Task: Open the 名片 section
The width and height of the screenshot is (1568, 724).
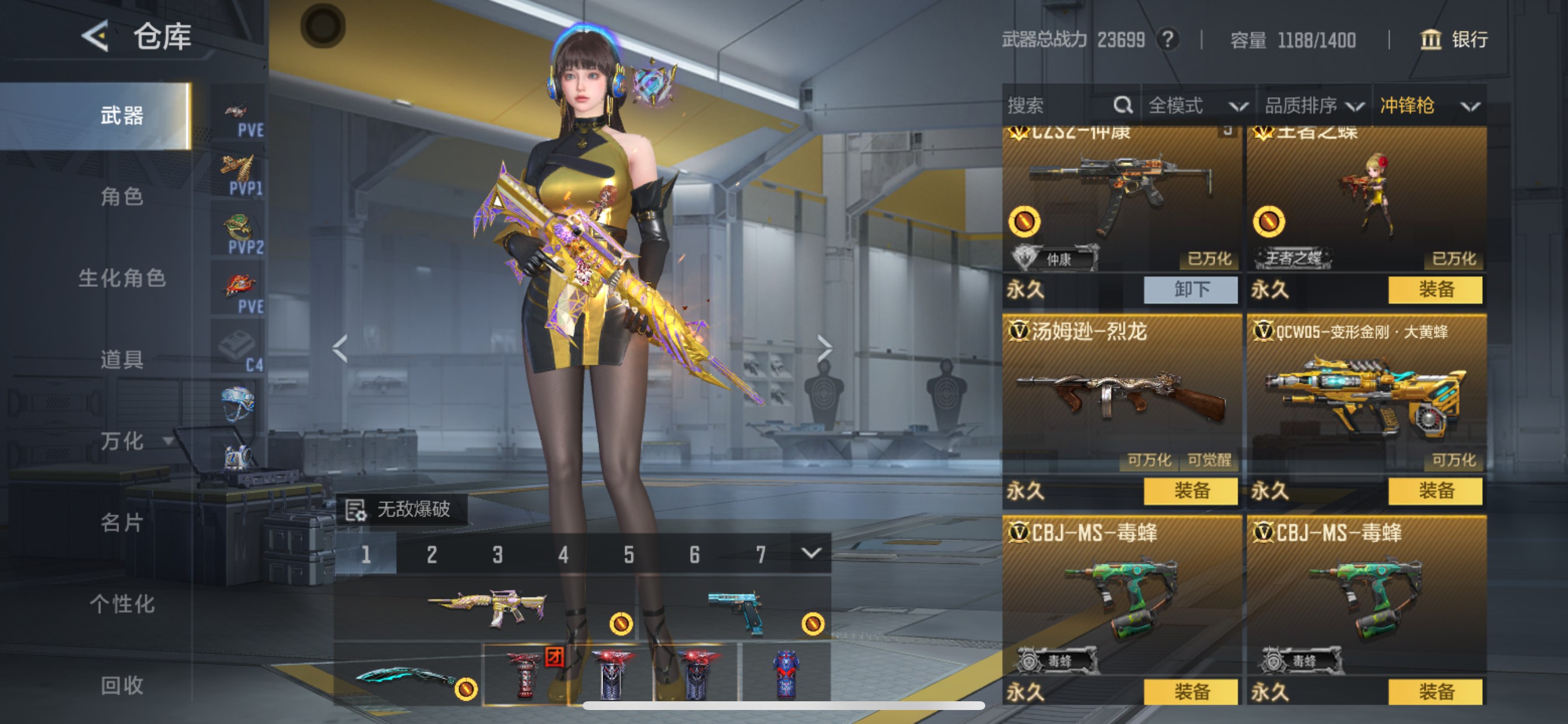Action: (x=122, y=522)
